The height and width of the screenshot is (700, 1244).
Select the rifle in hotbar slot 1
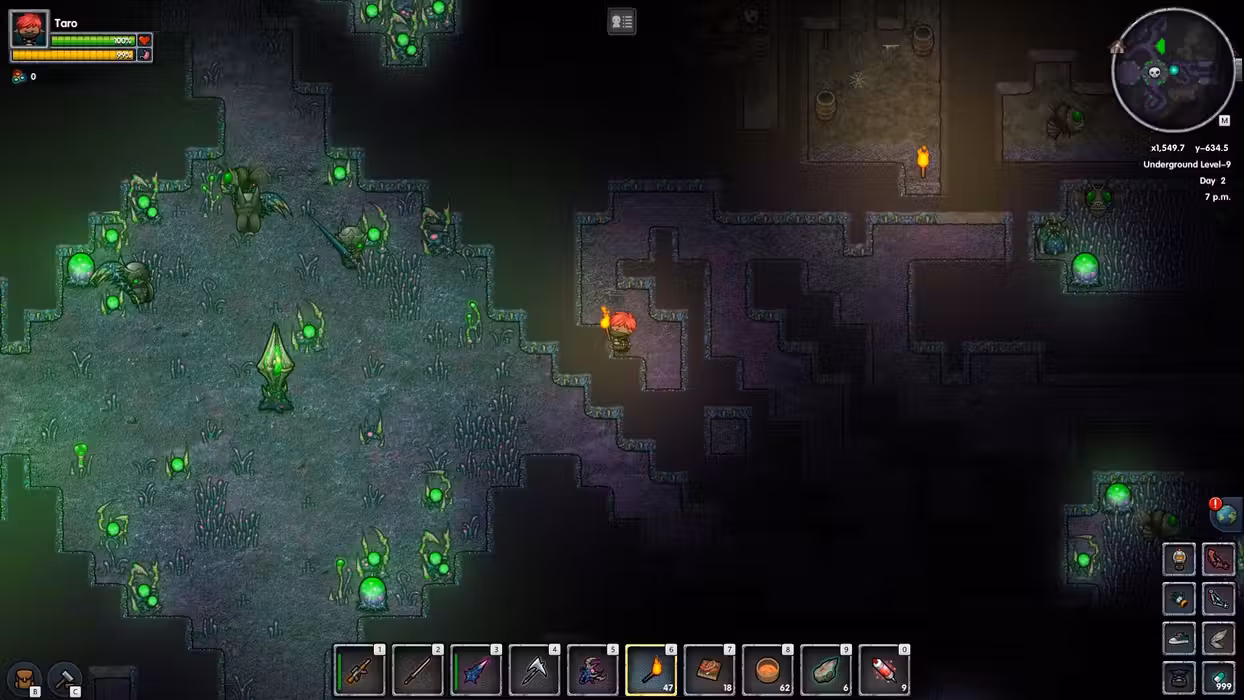[358, 670]
